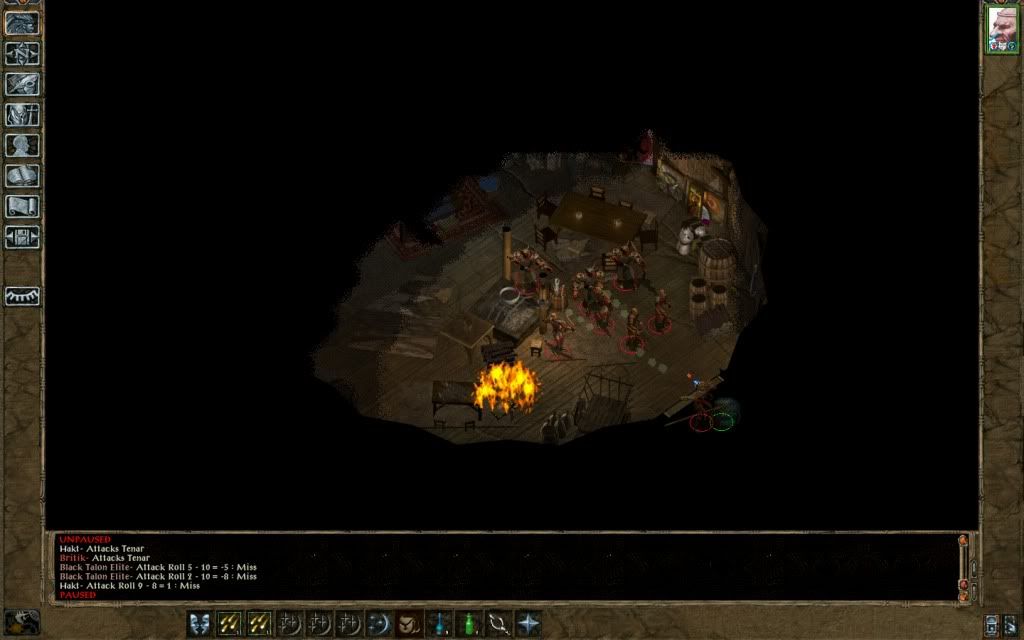Click the closed-eye rest button
The width and height of the screenshot is (1024, 640).
click(x=23, y=297)
